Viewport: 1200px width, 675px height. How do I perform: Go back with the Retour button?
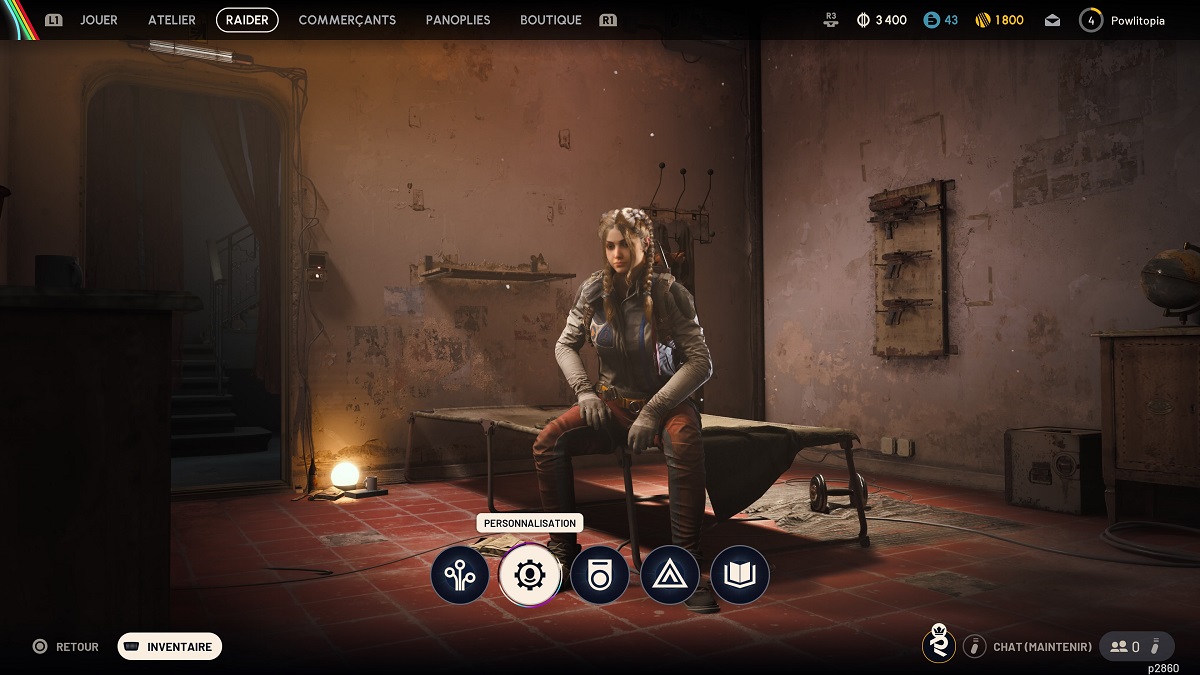click(x=68, y=647)
